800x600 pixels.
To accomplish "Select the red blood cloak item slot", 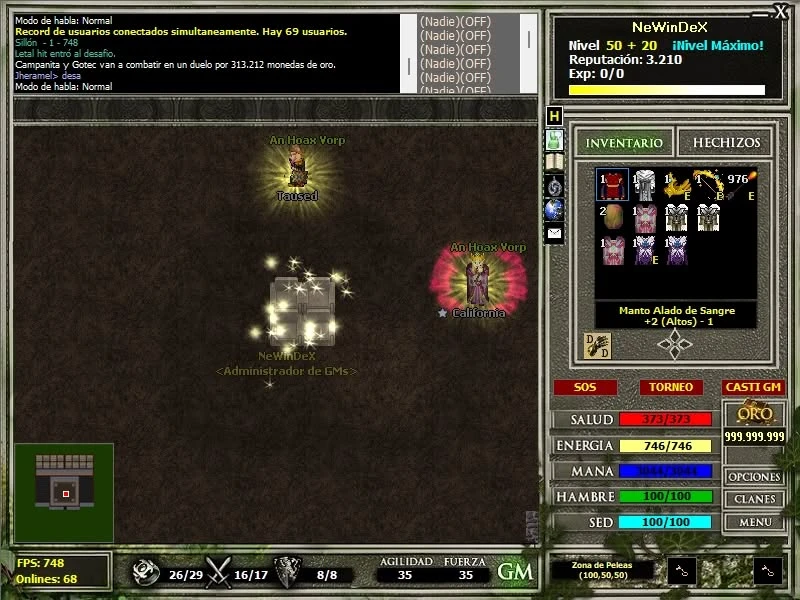I will coord(612,185).
